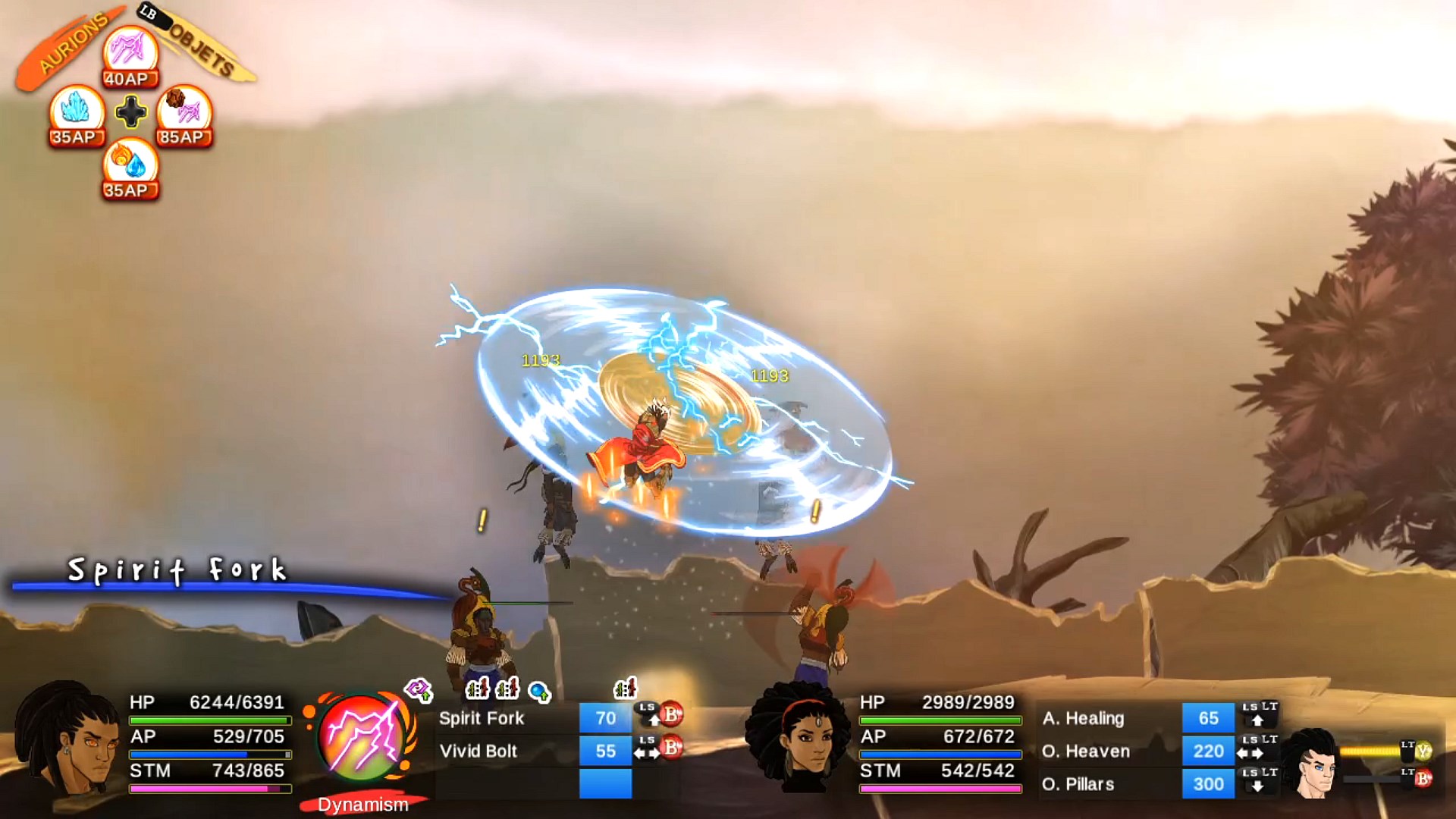
Task: Switch to the Aurions tab
Action: pyautogui.click(x=72, y=47)
